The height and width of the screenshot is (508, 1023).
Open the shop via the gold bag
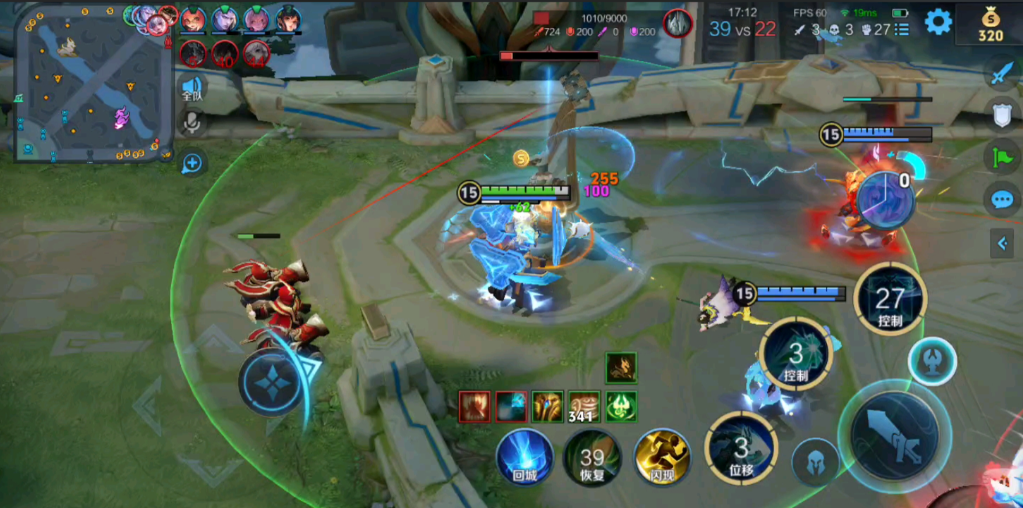click(990, 24)
